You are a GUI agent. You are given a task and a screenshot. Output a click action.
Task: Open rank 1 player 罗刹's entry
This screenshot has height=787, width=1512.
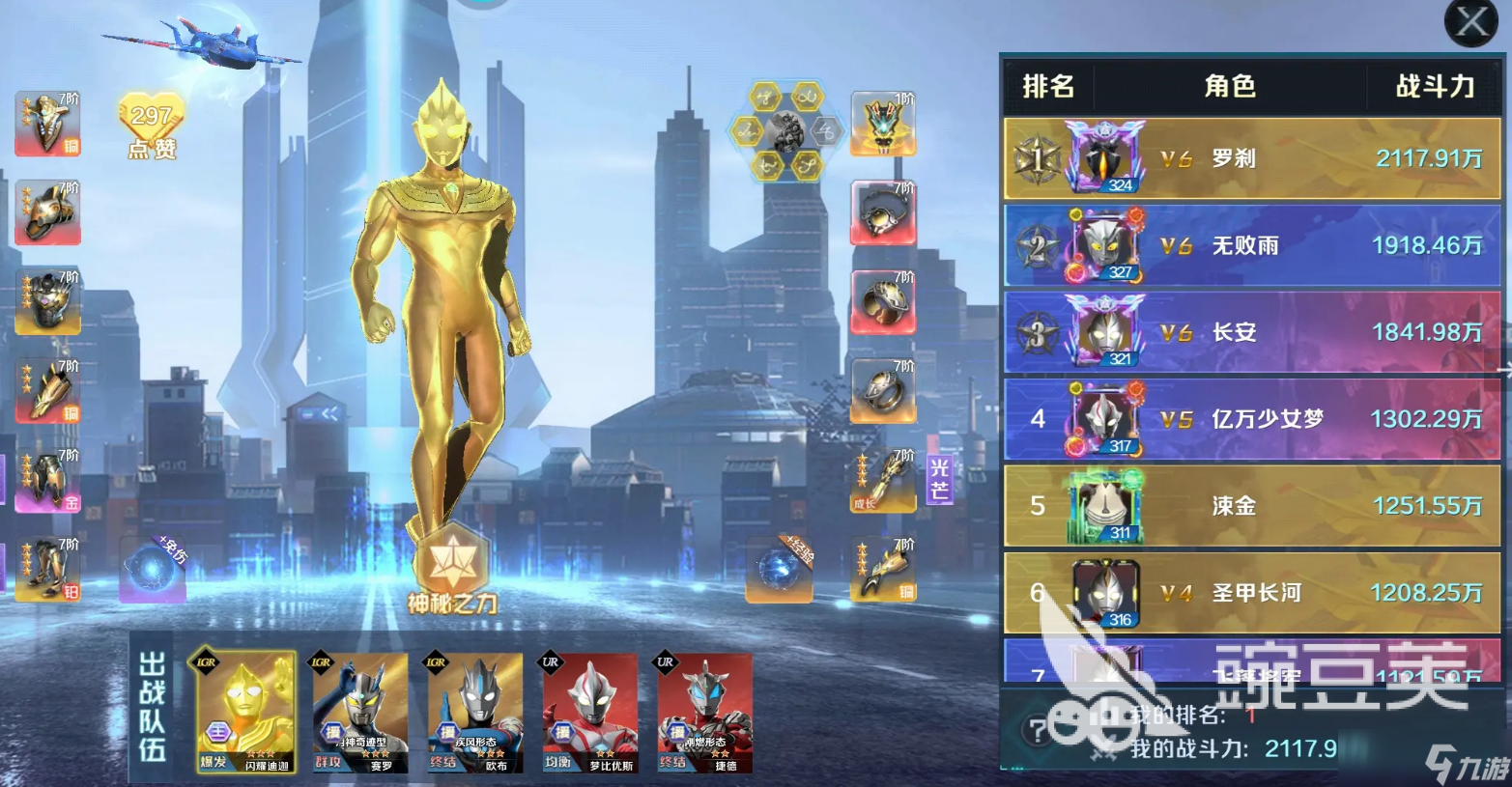1251,158
